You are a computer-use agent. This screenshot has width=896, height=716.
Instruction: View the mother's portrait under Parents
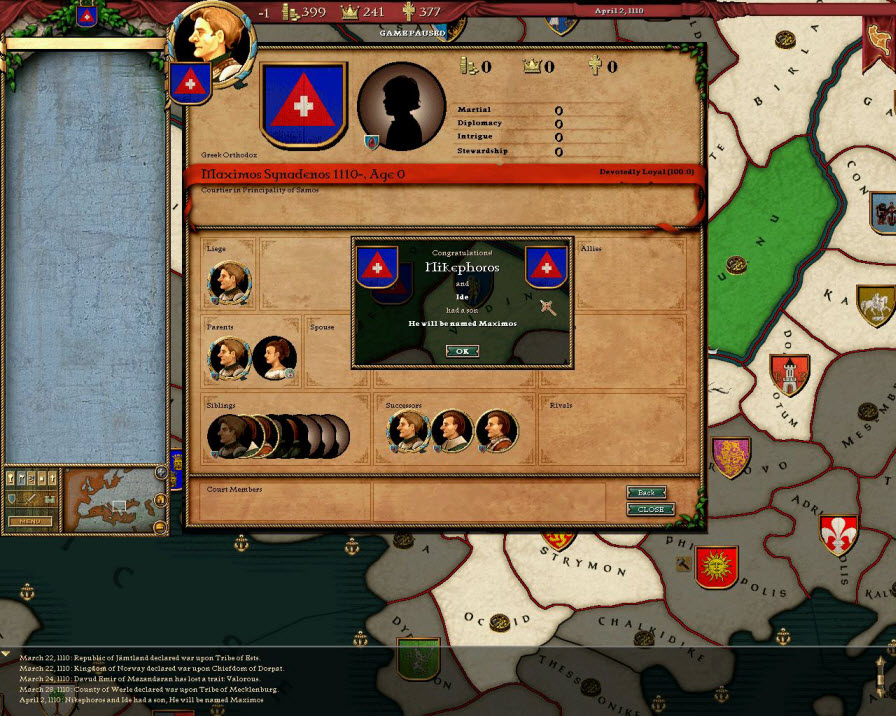[x=274, y=357]
